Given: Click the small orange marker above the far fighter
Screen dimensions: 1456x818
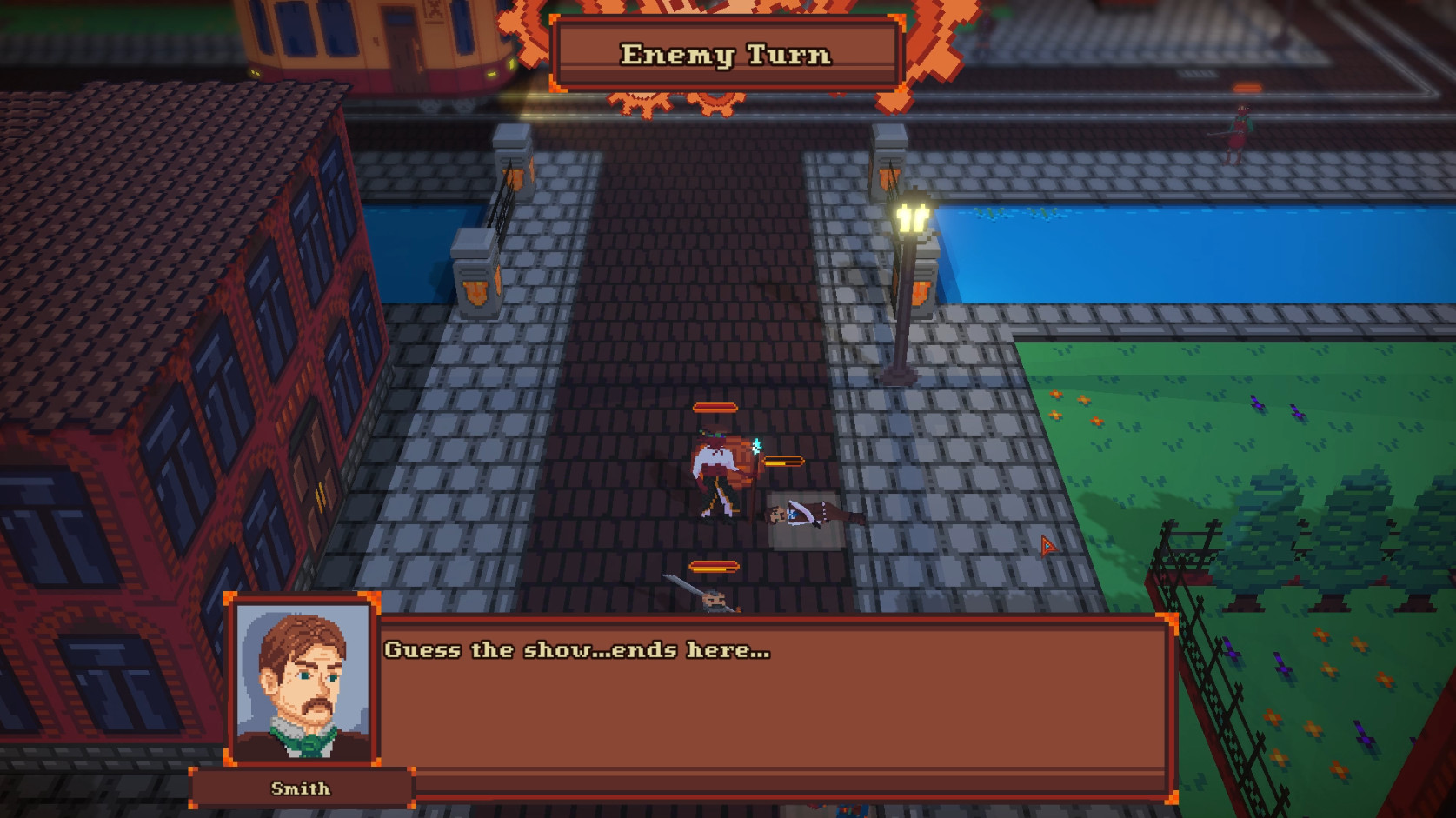Looking at the screenshot, I should (x=1247, y=85).
